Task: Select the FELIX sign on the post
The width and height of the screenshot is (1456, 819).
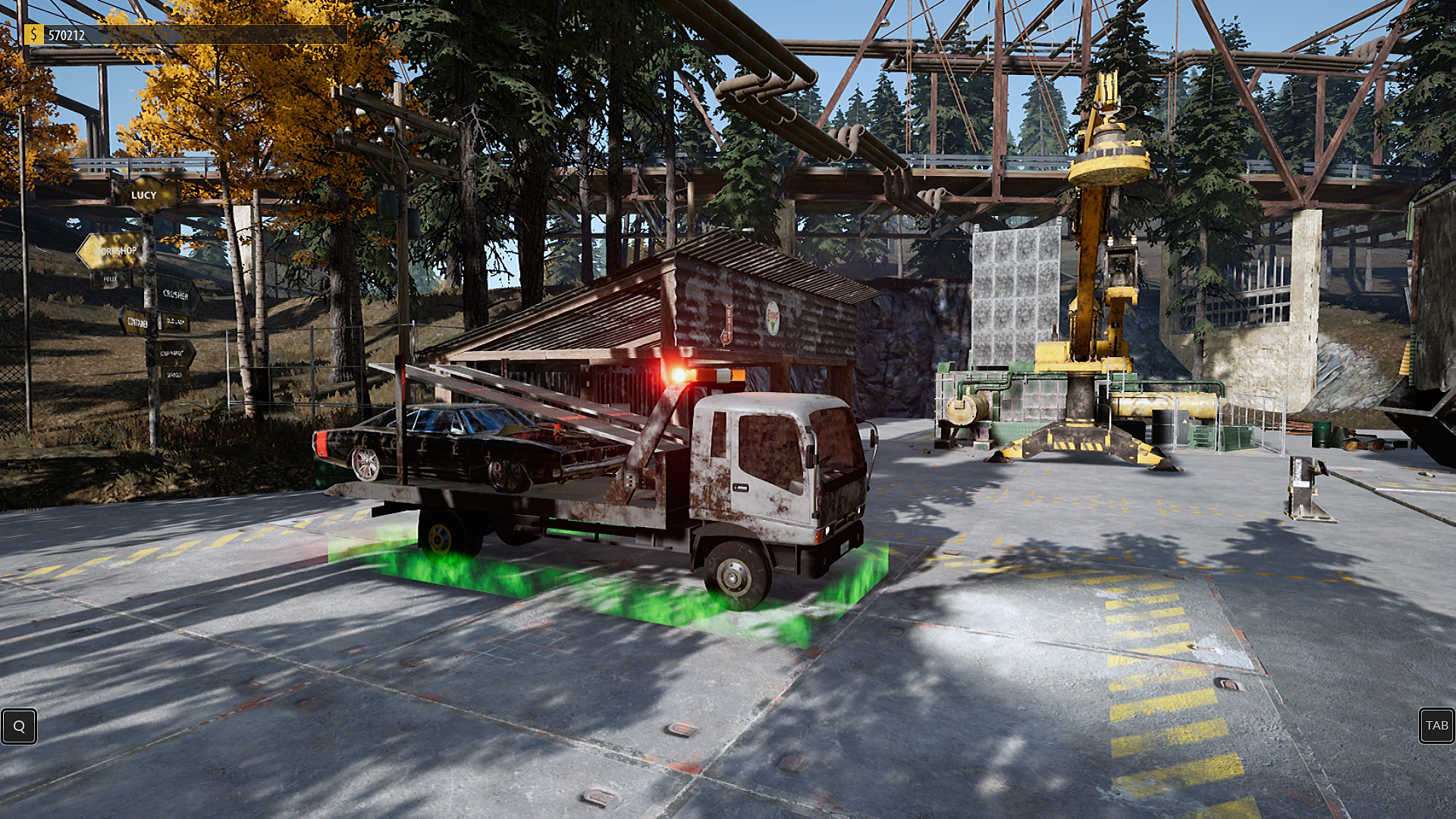Action: coord(110,278)
